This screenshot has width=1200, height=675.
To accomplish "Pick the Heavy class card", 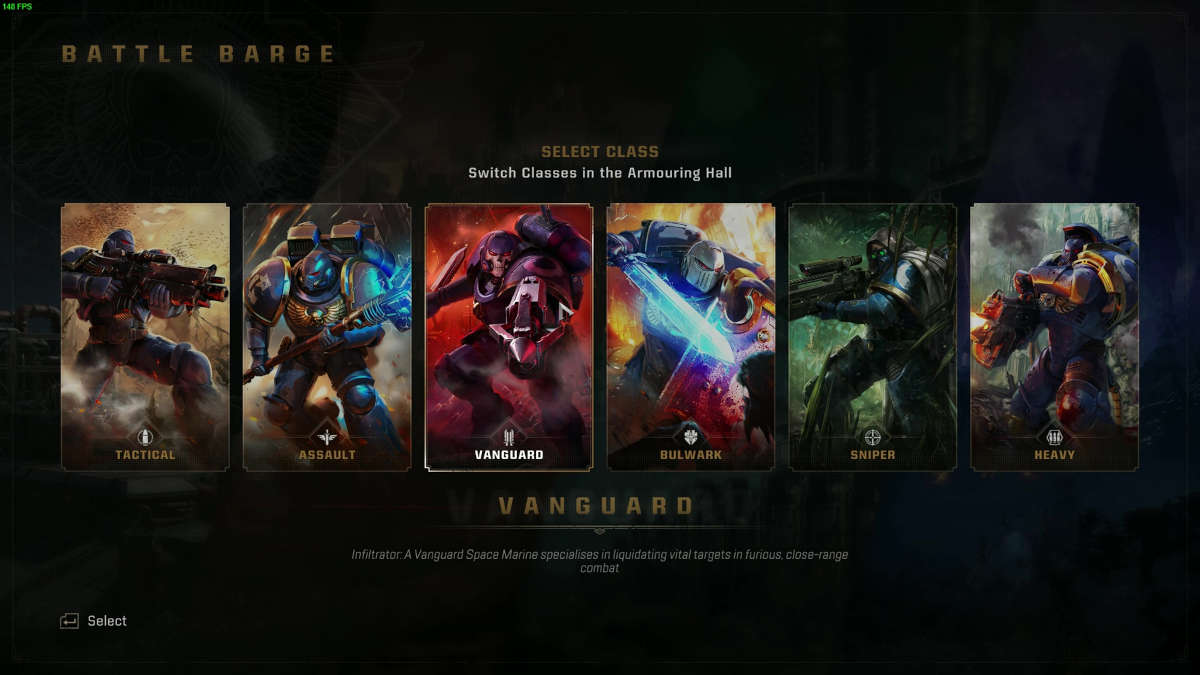I will coord(1055,337).
